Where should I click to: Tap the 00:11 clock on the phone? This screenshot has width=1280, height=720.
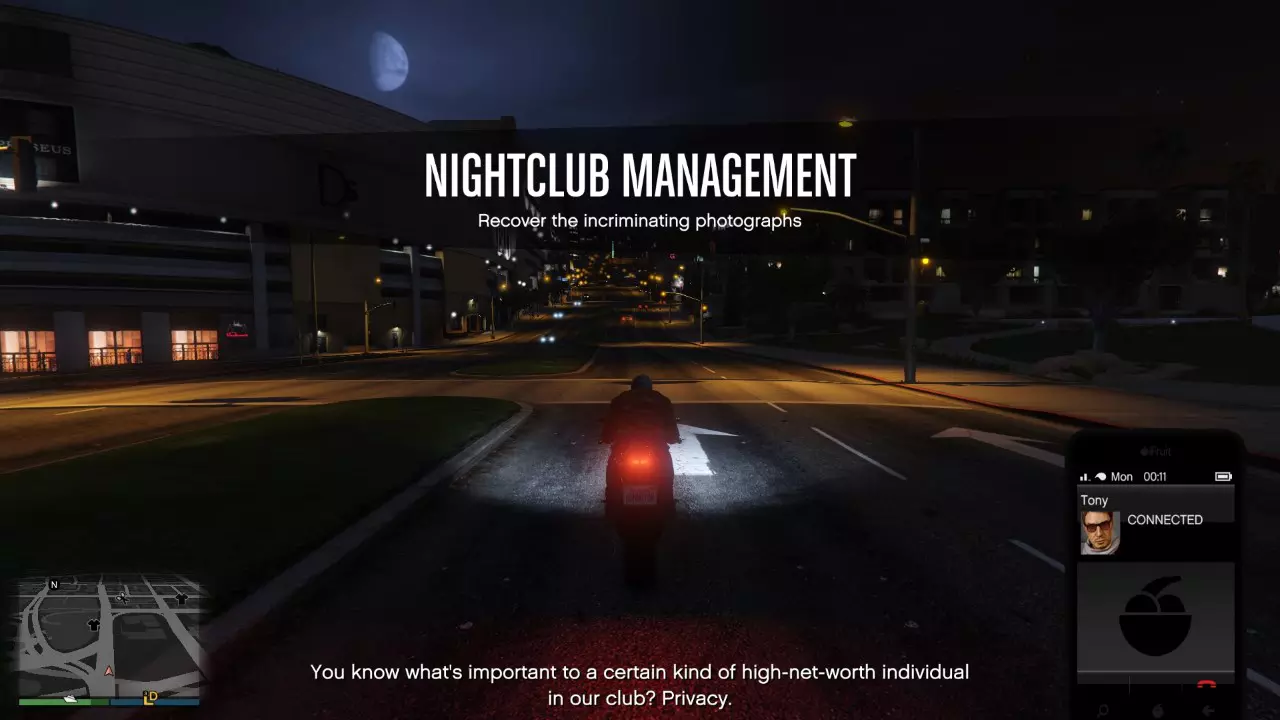click(x=1154, y=476)
